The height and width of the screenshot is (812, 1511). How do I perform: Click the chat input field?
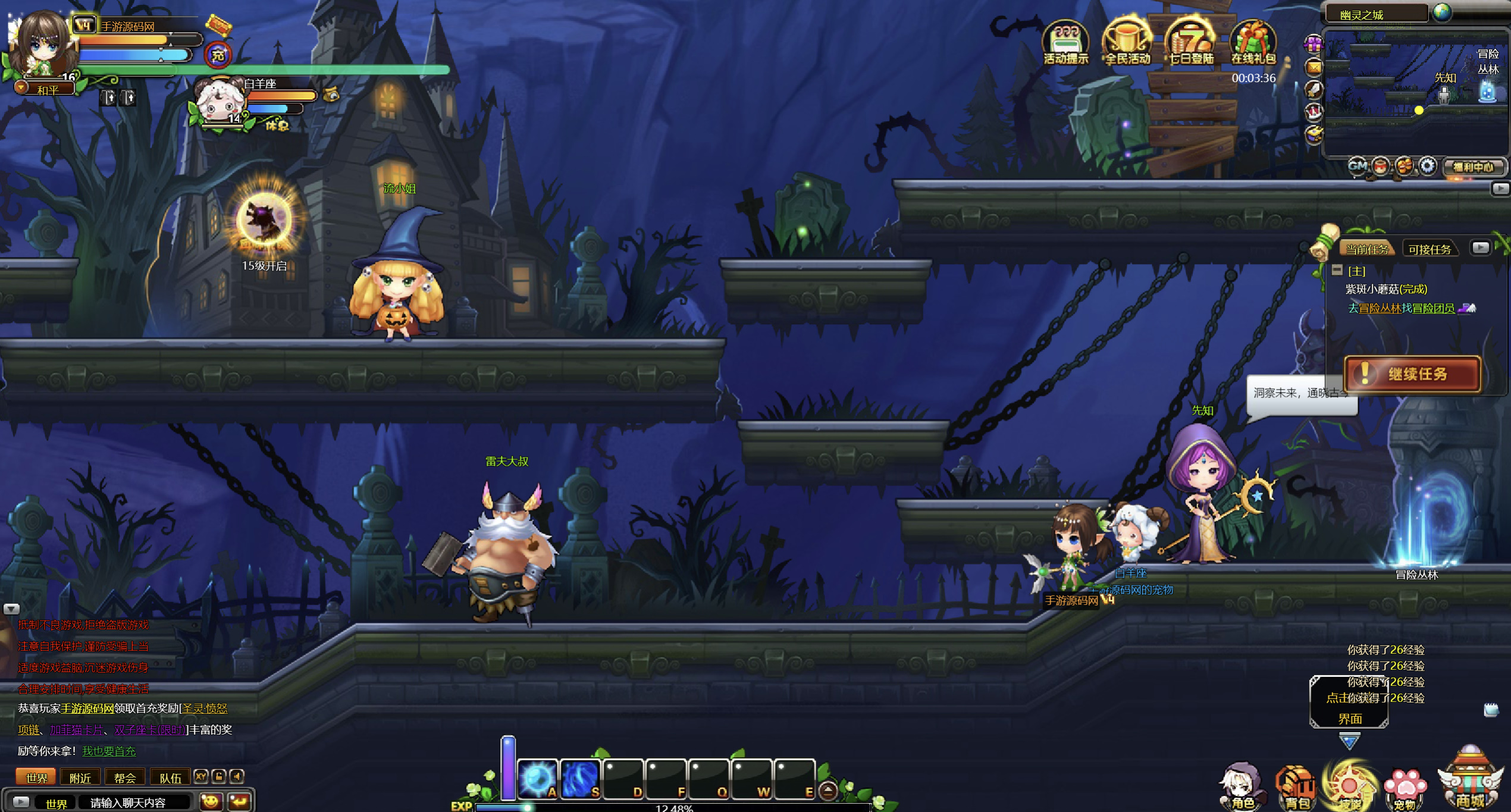(136, 802)
